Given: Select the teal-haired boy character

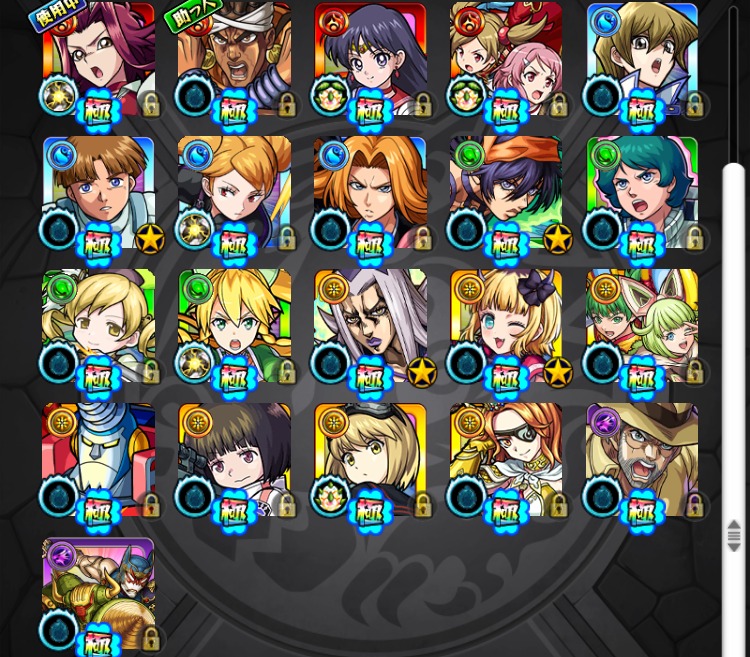Looking at the screenshot, I should pos(642,192).
